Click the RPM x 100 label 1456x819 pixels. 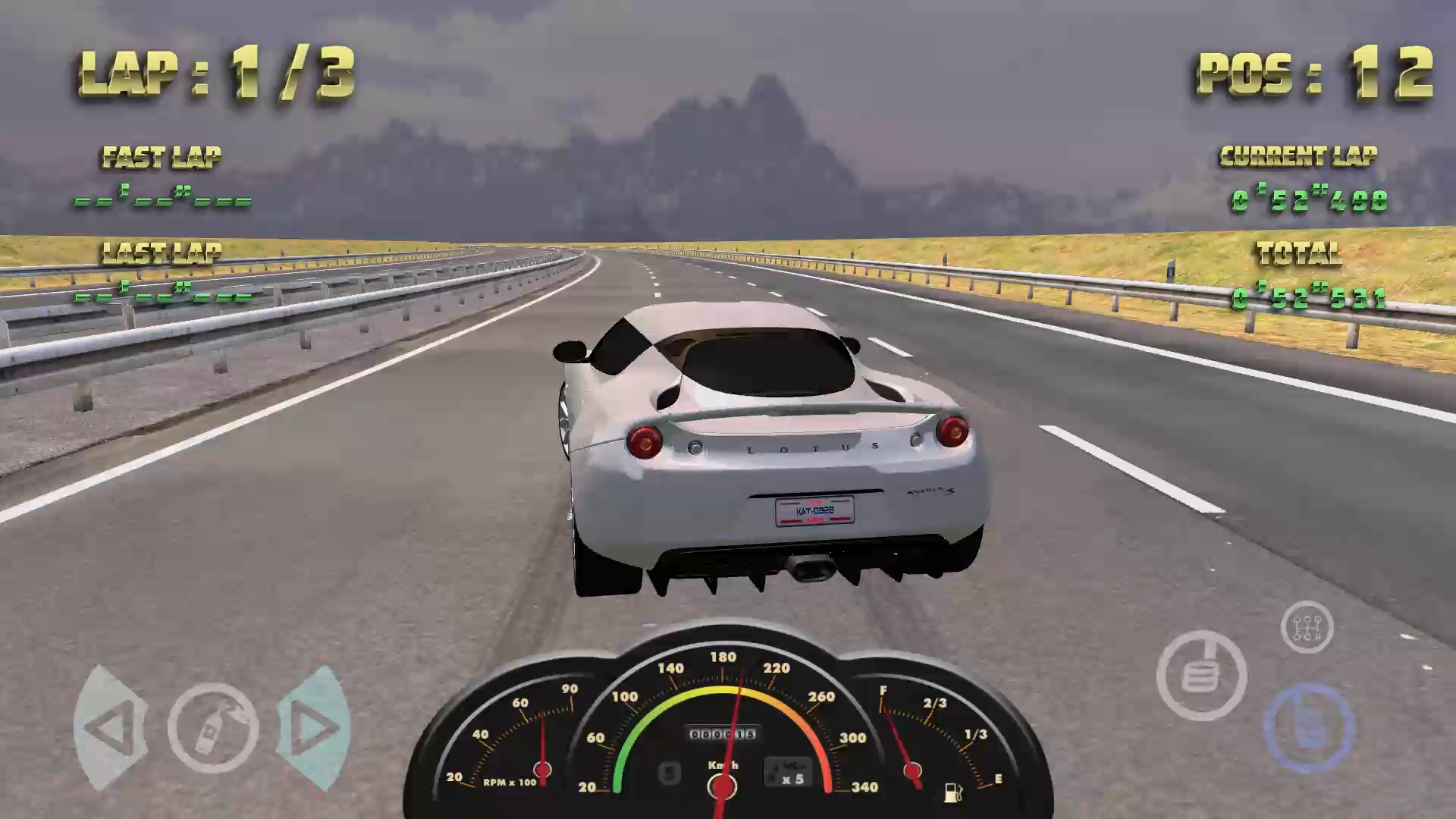point(510,781)
